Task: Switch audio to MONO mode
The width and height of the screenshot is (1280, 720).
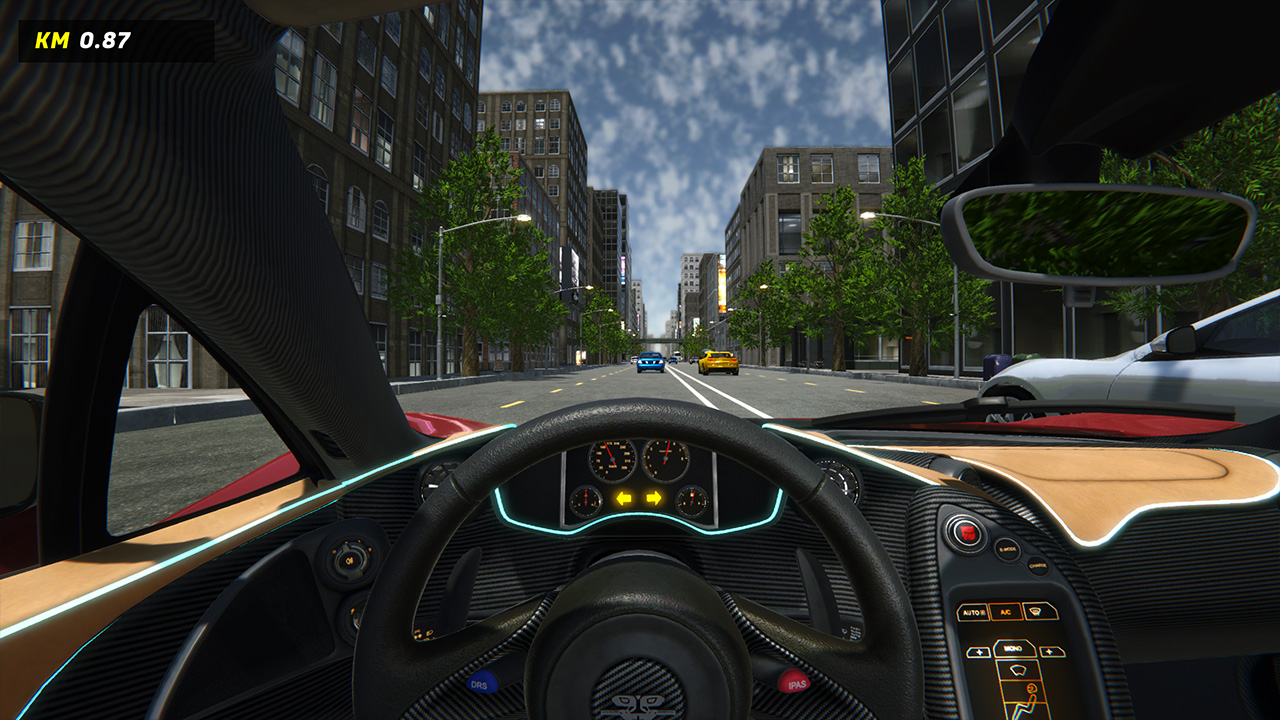Action: point(1015,649)
